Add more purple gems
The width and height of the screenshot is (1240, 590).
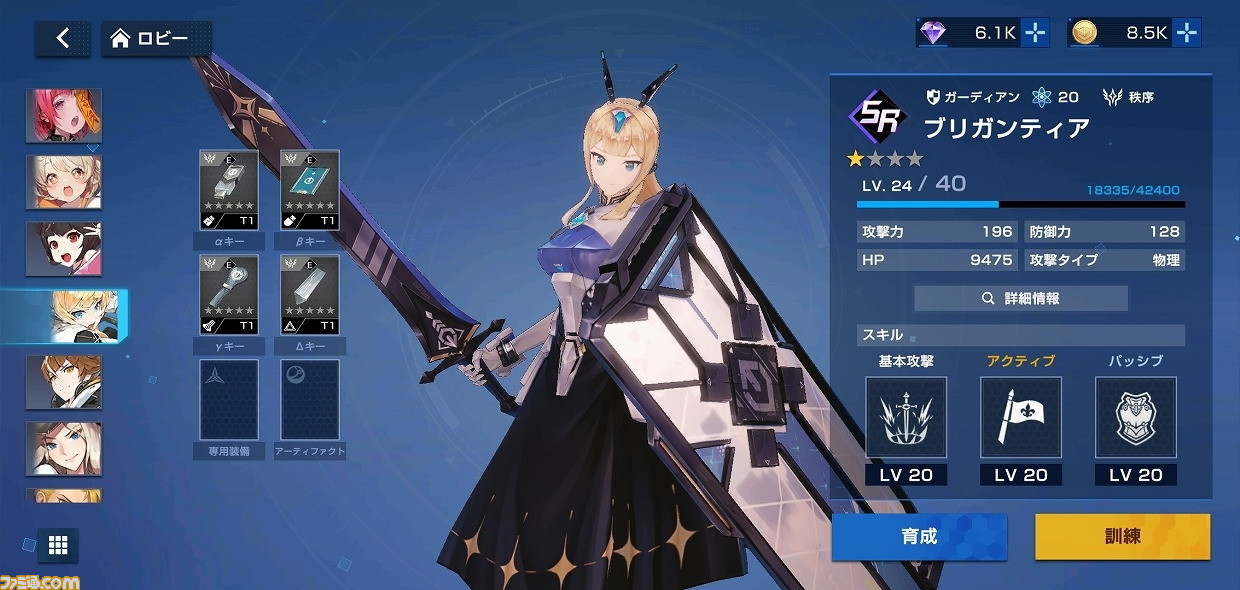point(1036,33)
